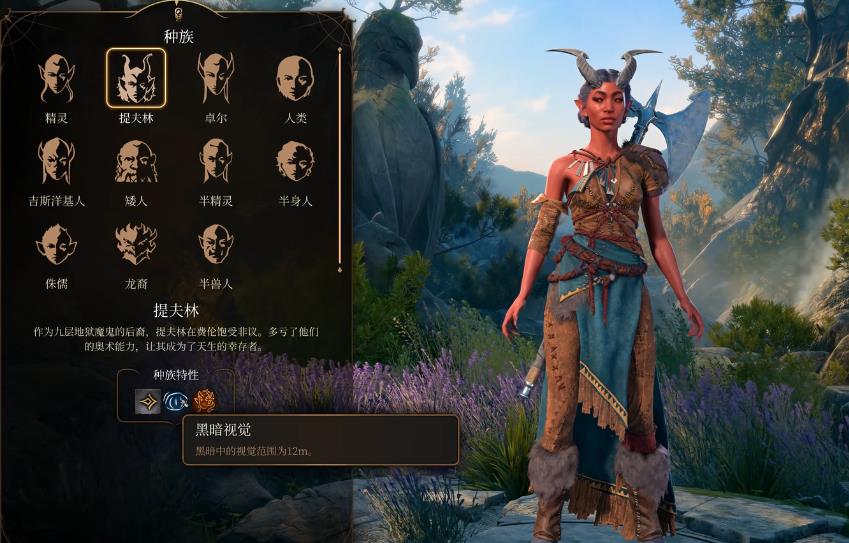The height and width of the screenshot is (543, 849).
Task: Pick the 半精灵 (Half-Elf) race
Action: [216, 161]
